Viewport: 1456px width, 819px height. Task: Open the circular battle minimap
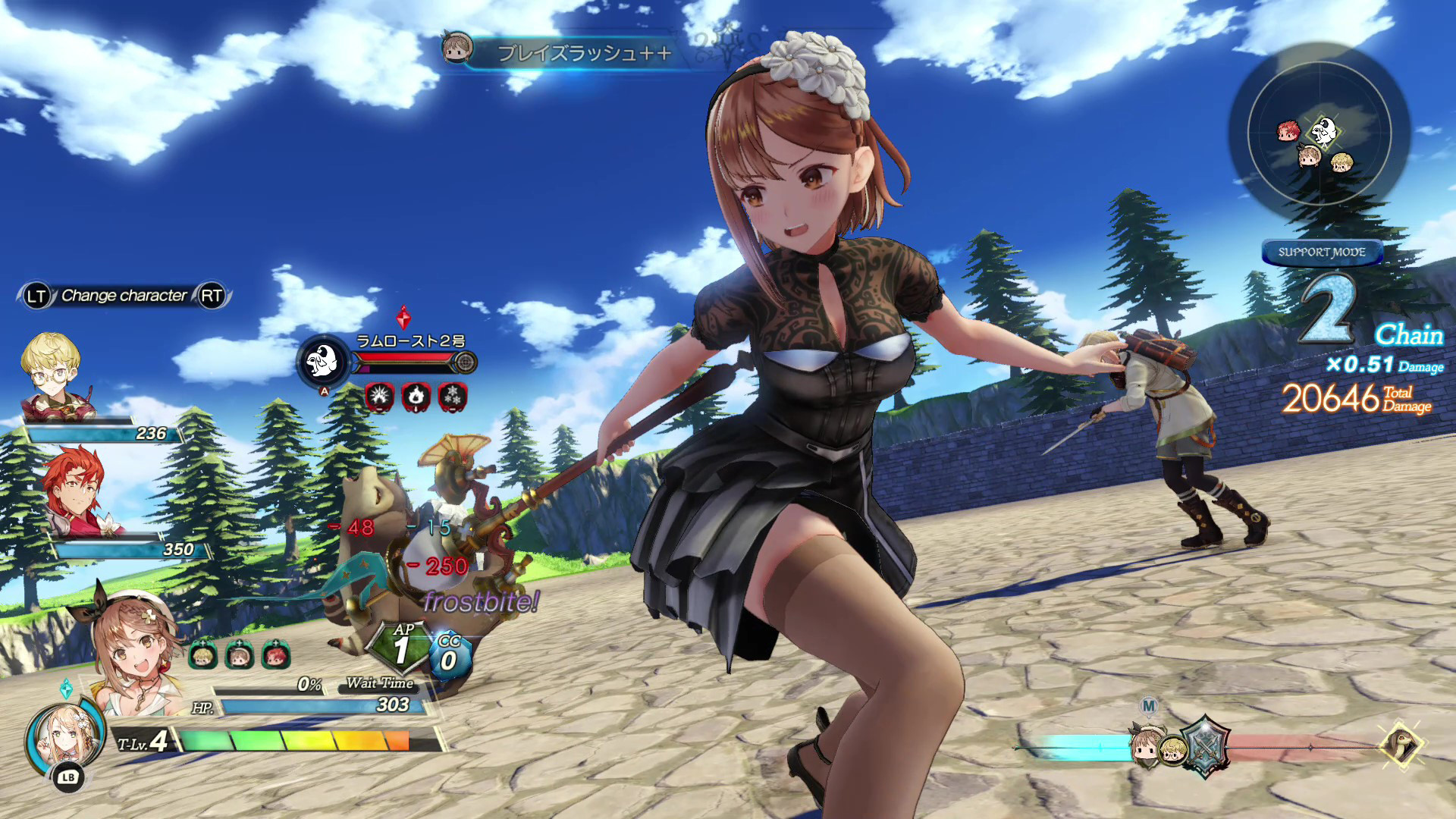click(x=1319, y=133)
